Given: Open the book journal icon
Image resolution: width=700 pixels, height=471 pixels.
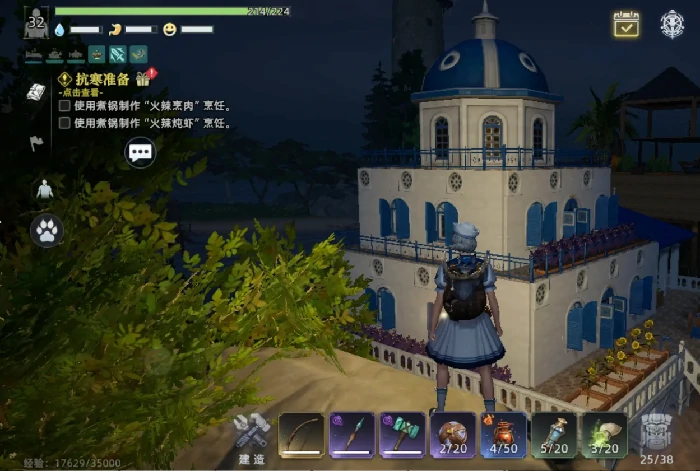Looking at the screenshot, I should coord(36,92).
